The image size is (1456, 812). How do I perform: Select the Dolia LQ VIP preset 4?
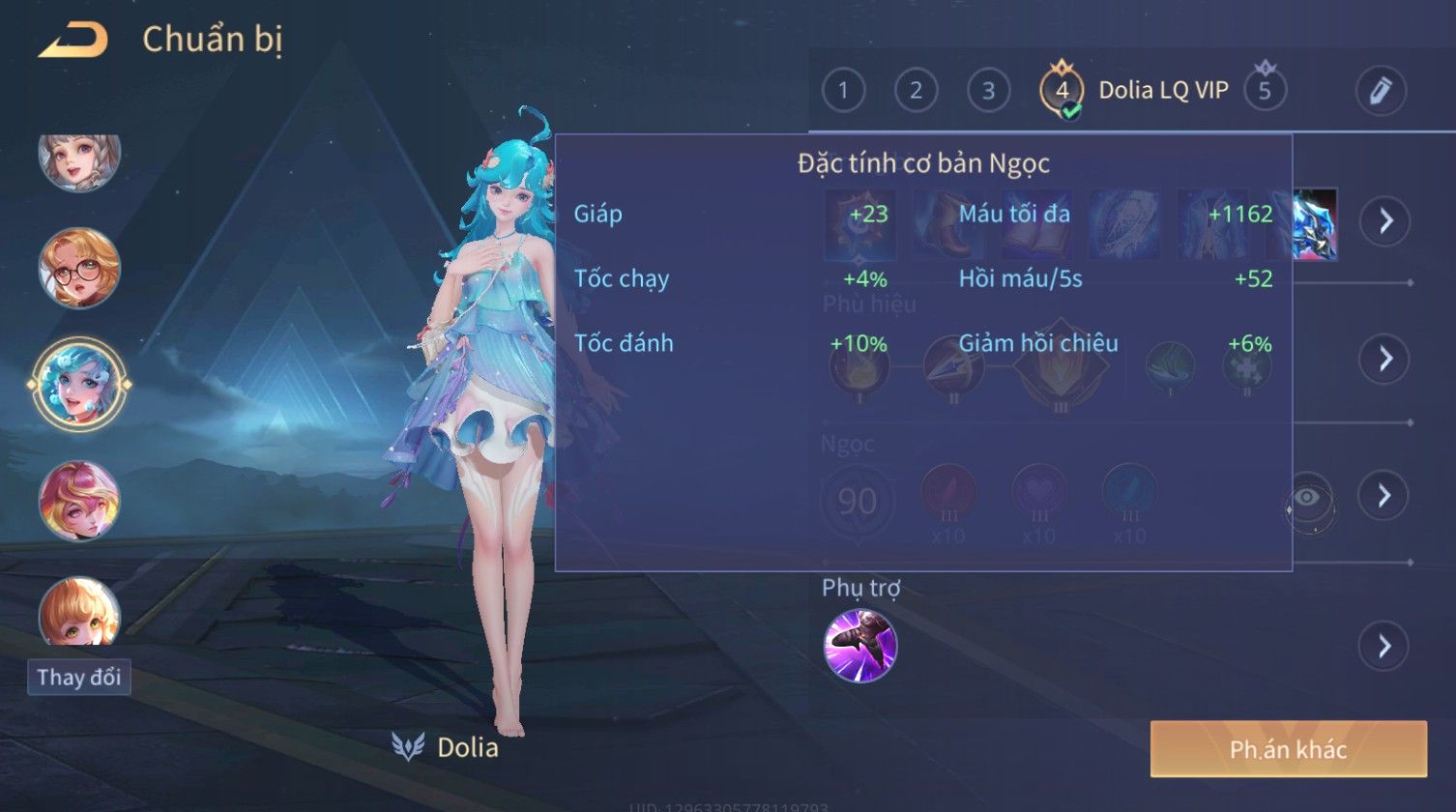coord(1062,91)
